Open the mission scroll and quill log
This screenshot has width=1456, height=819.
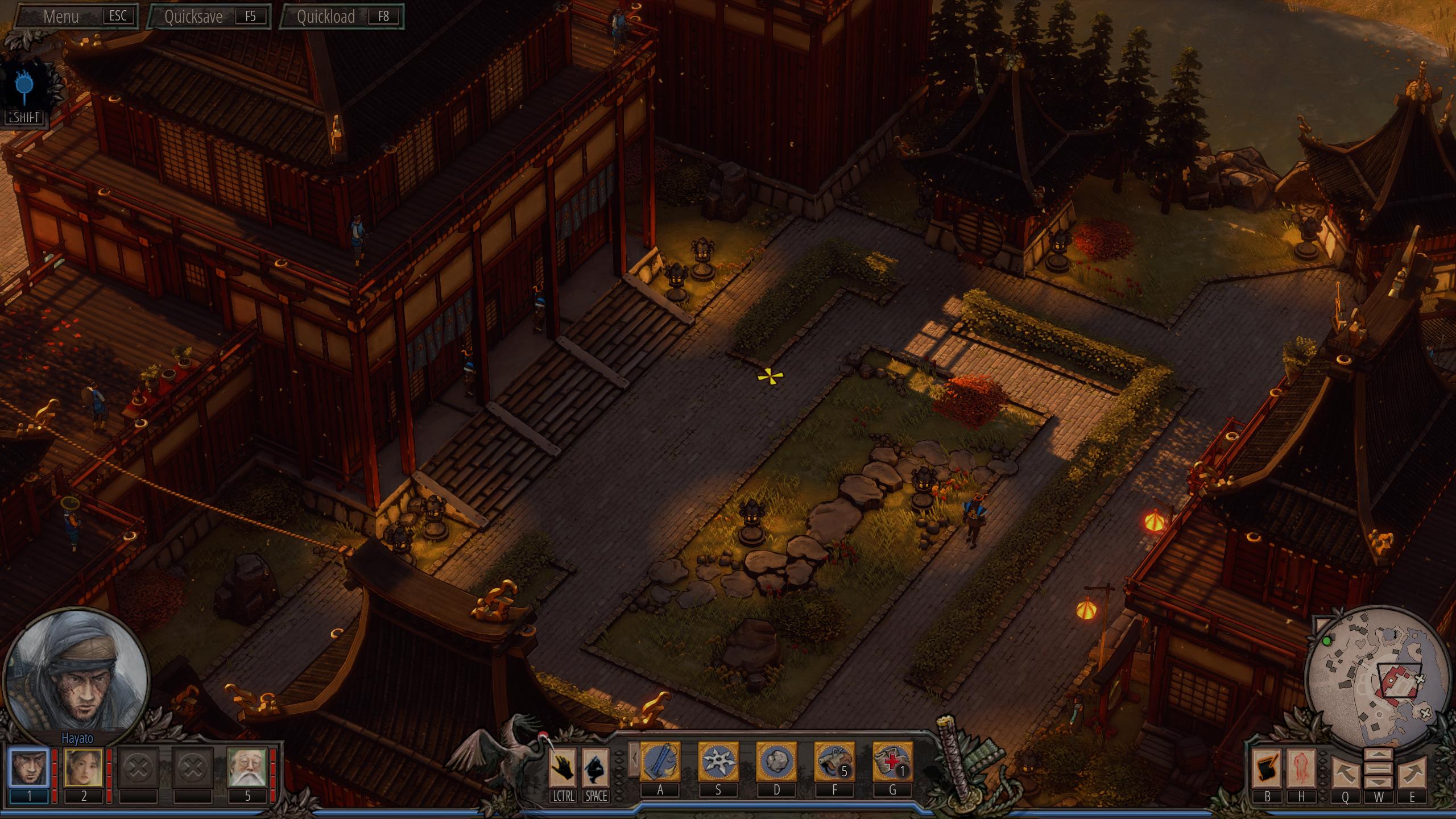coord(1267,767)
